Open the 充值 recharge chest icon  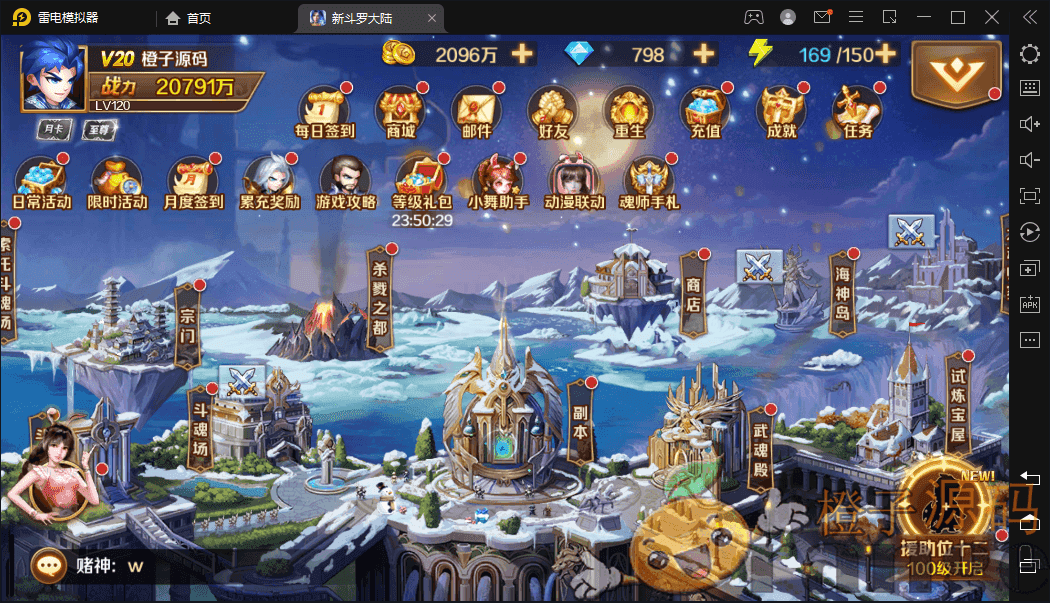(705, 110)
